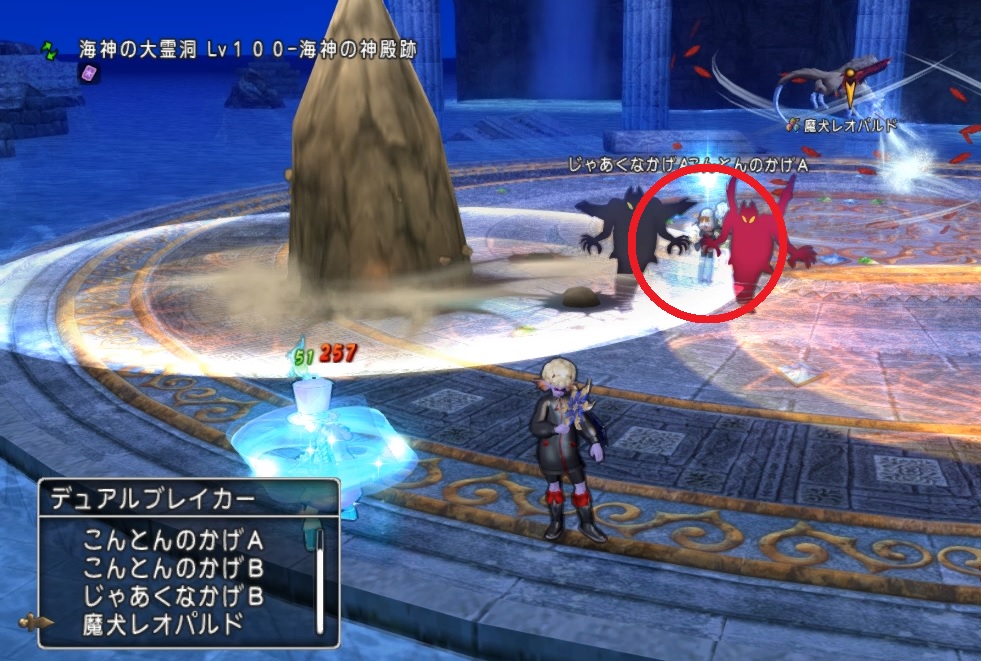
Task: Select こんとんのかげA as target
Action: click(x=174, y=541)
